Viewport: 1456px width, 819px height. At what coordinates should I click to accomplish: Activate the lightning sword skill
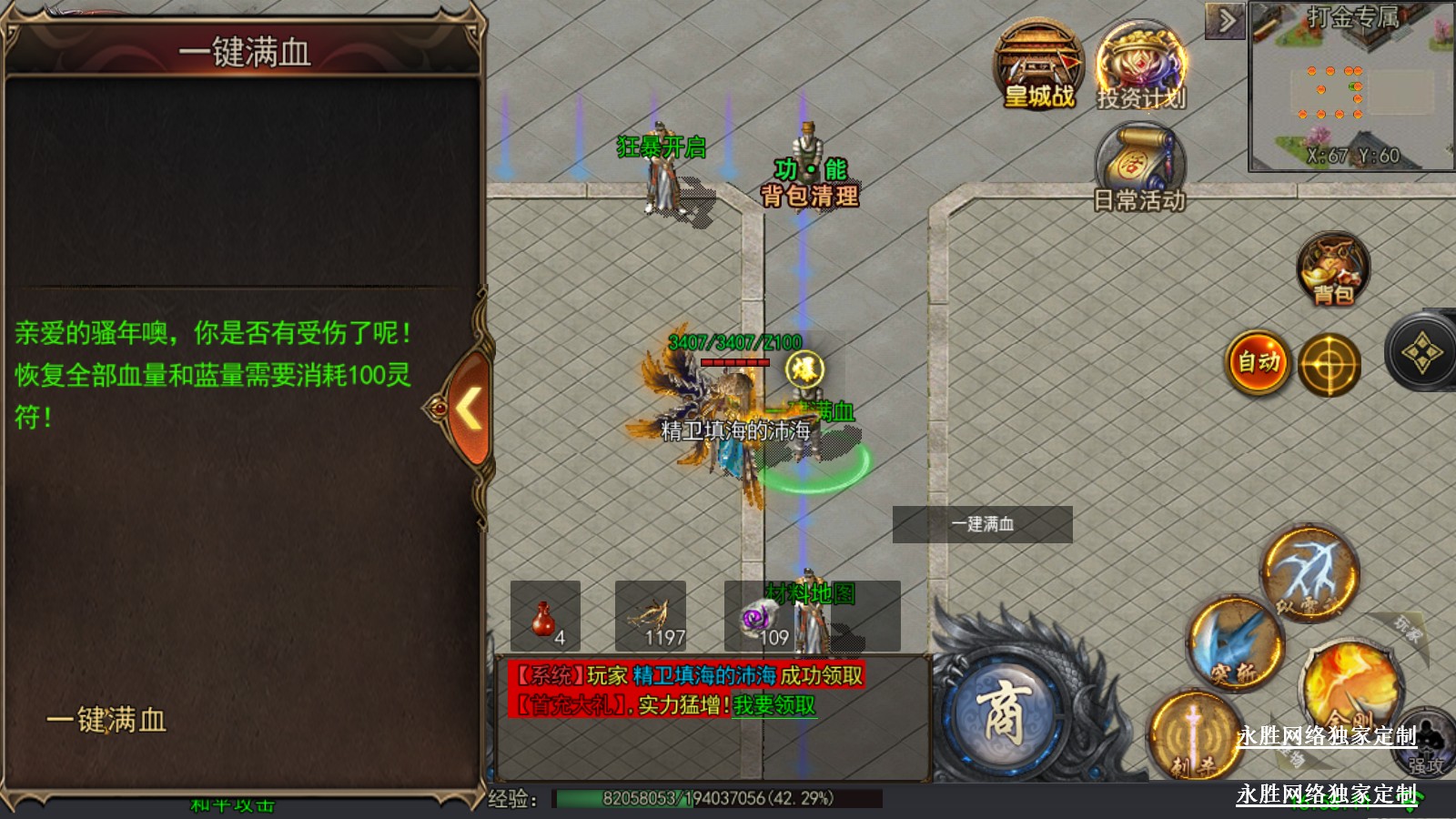[1310, 573]
